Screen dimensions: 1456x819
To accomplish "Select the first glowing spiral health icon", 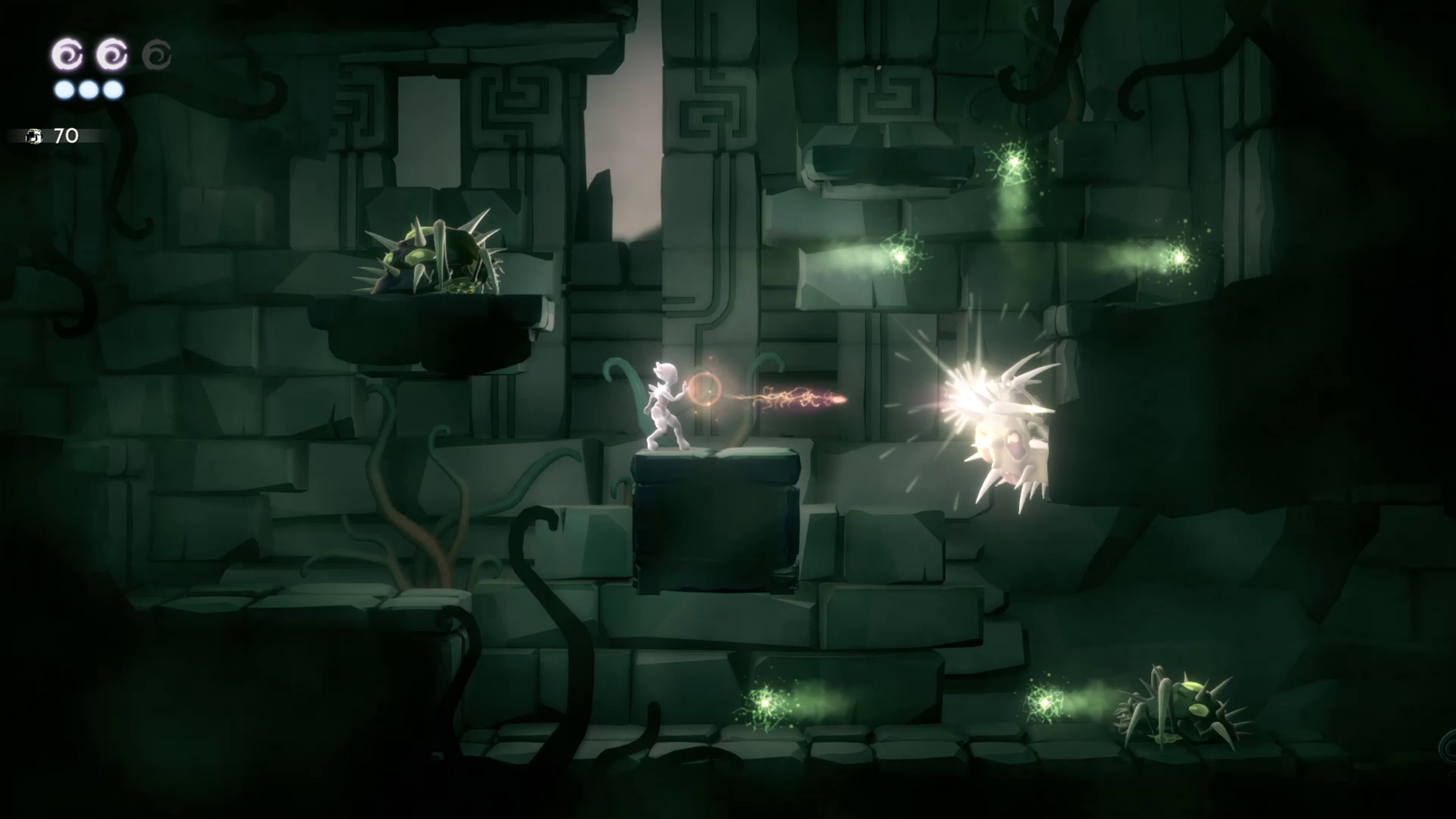I will (x=66, y=54).
